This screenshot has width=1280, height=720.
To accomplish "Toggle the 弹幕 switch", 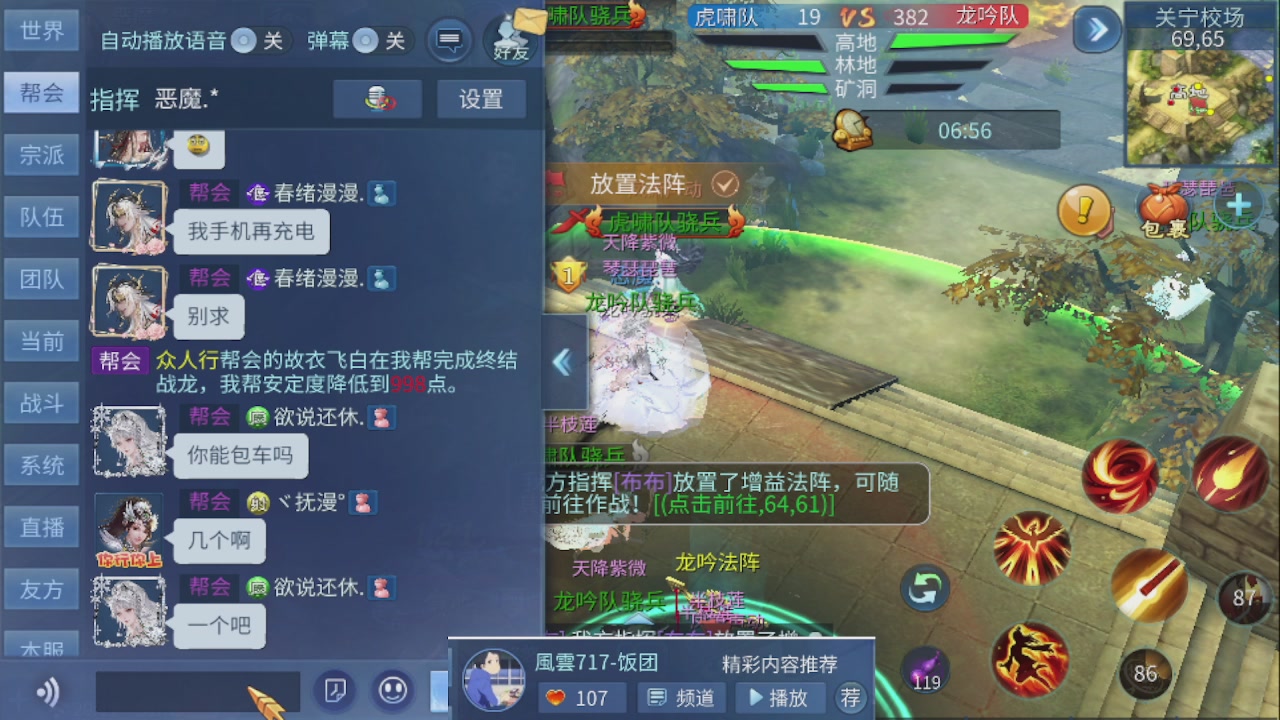I will pos(367,41).
